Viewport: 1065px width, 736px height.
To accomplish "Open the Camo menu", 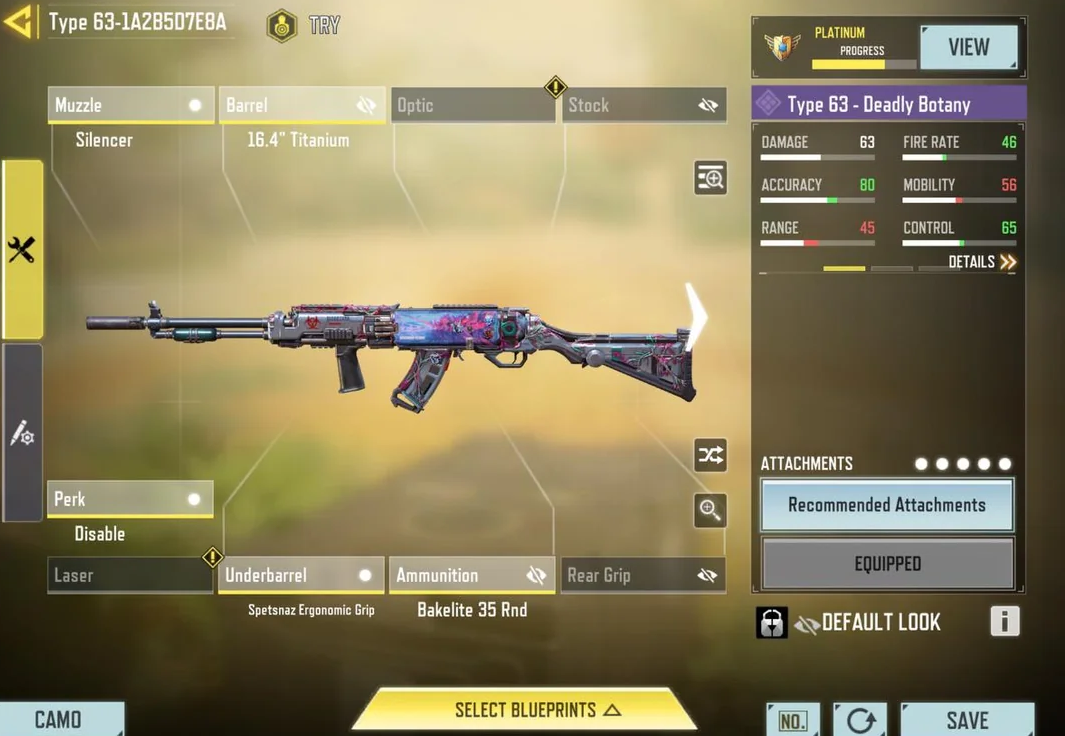I will [x=59, y=719].
